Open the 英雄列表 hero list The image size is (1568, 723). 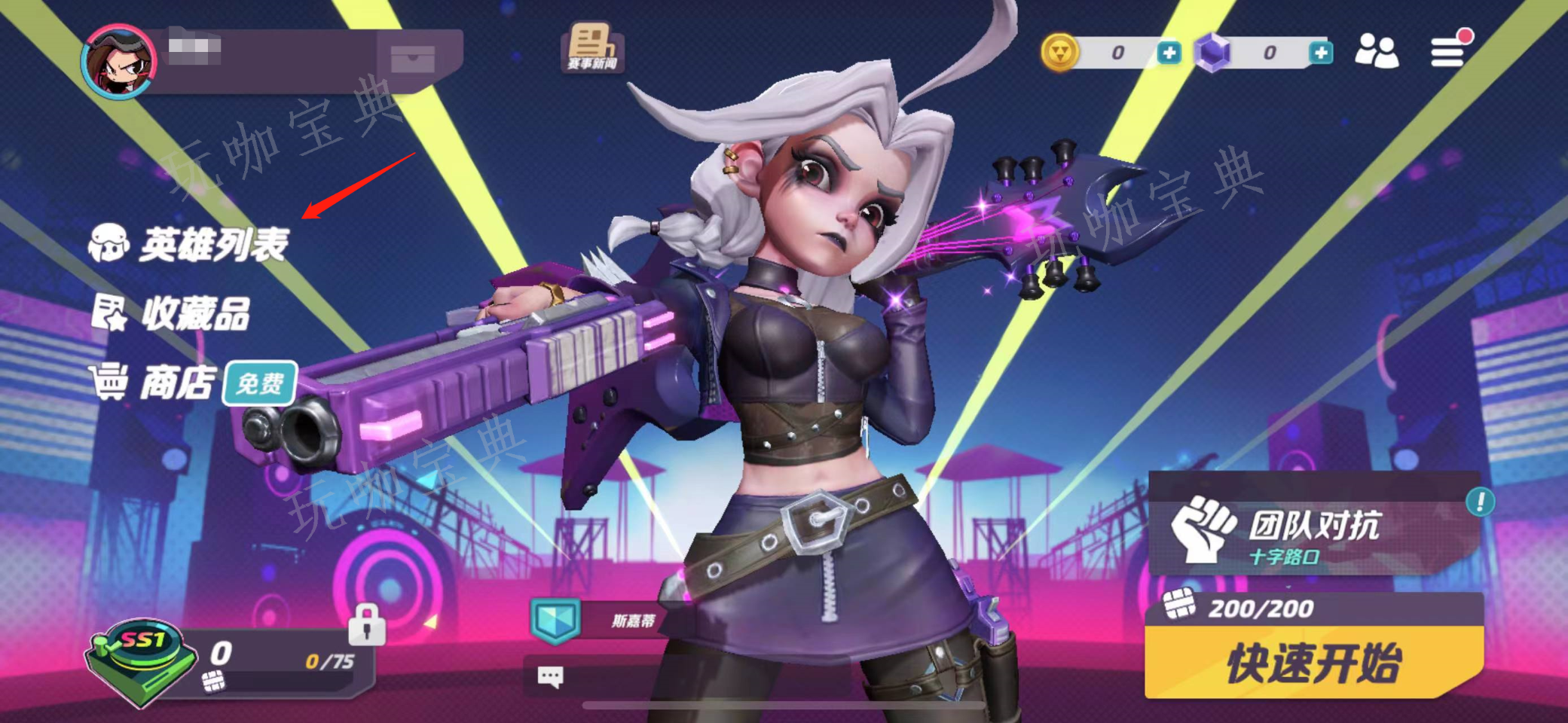pos(190,244)
